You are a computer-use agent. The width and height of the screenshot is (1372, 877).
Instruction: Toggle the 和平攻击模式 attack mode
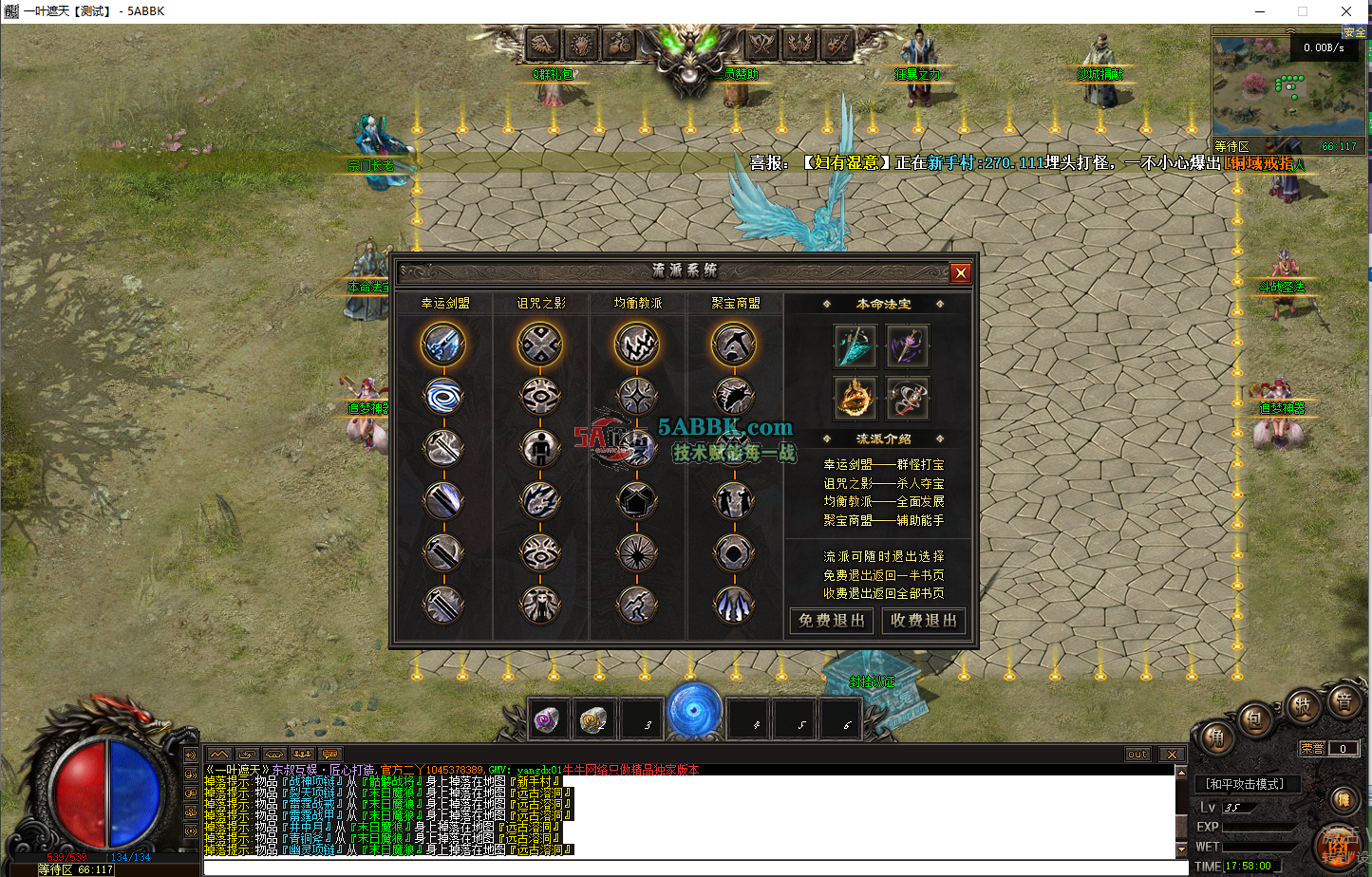click(1244, 782)
